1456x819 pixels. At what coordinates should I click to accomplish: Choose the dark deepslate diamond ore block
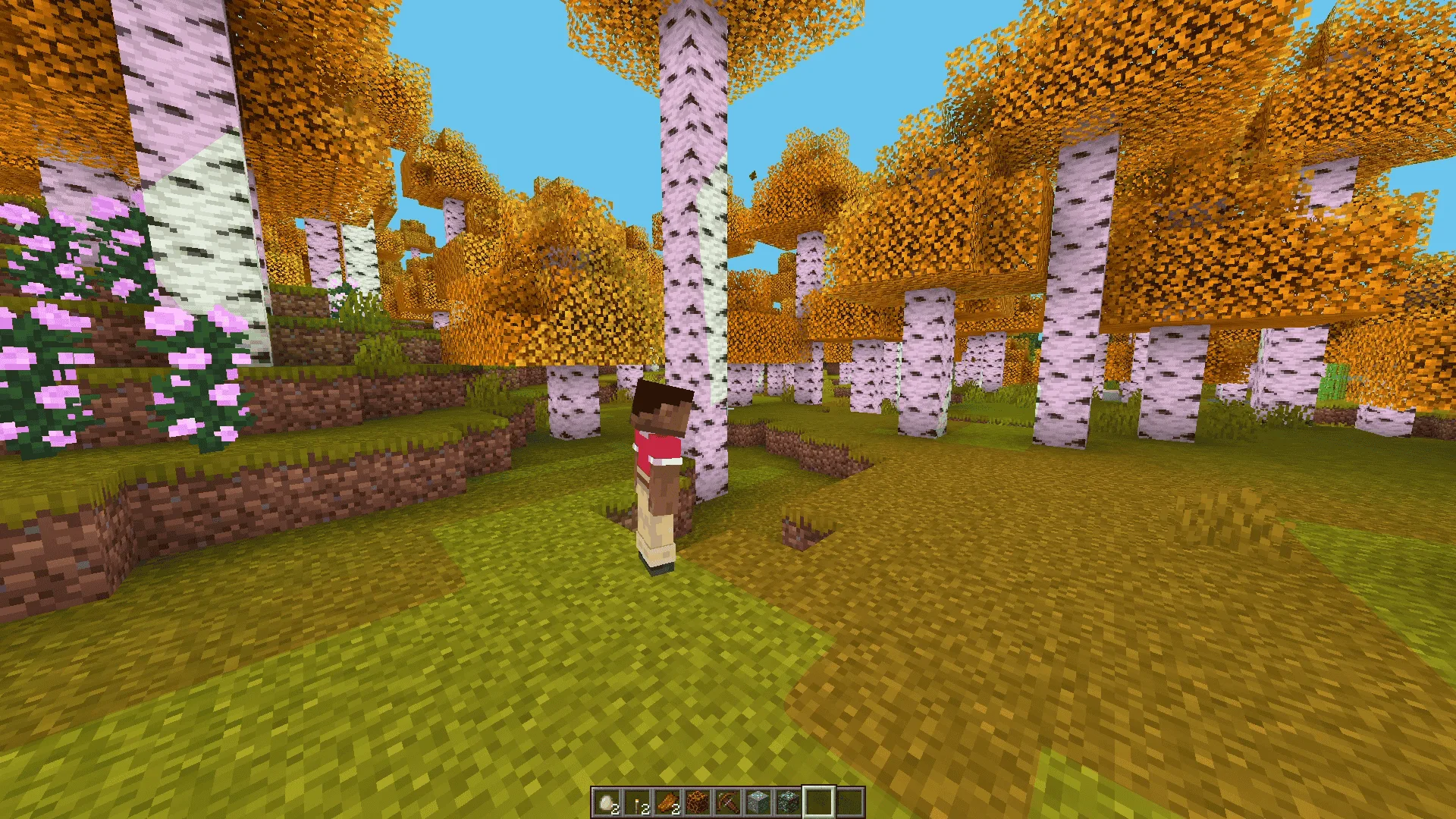point(789,802)
